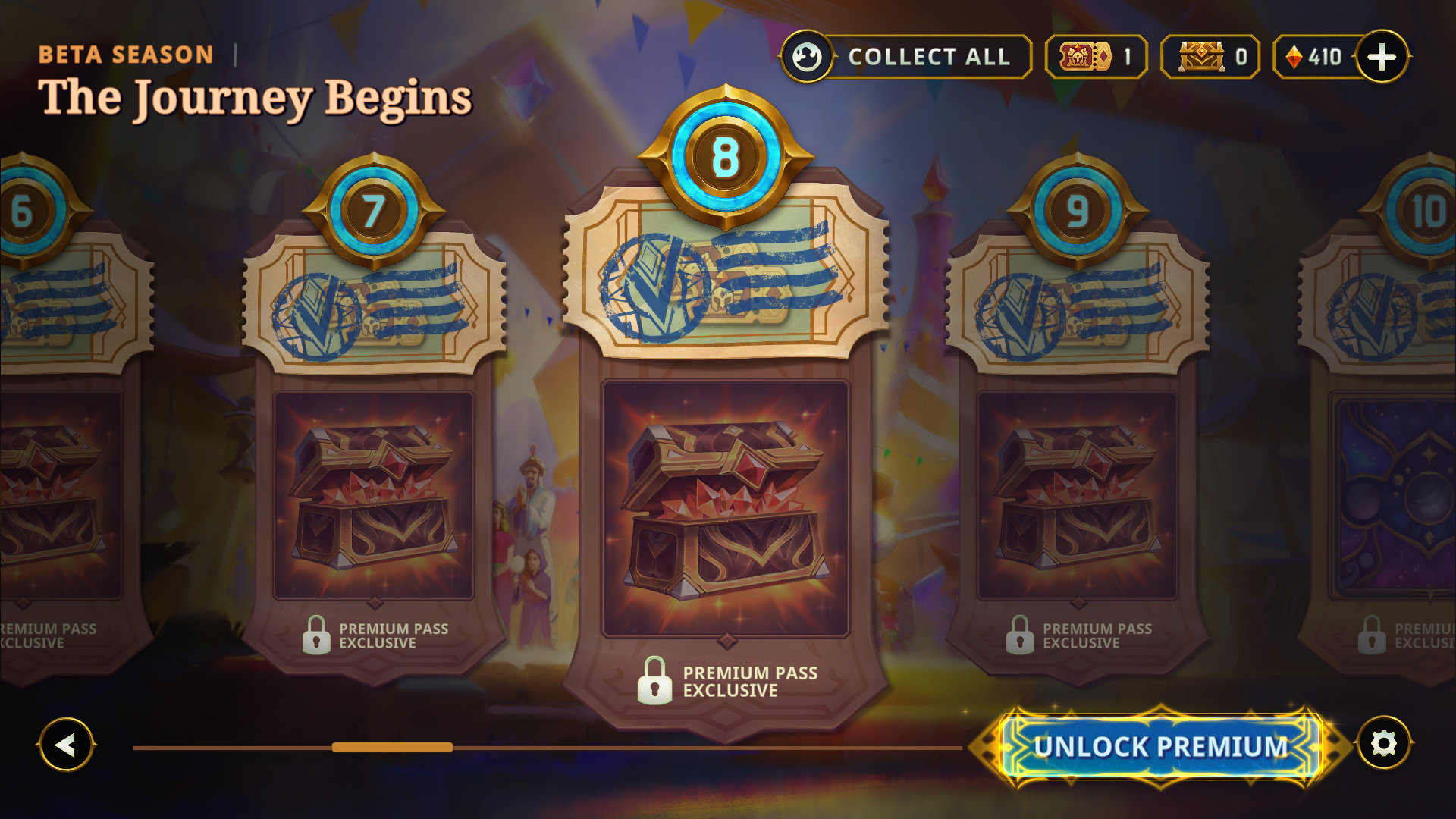Screen dimensions: 1456x819
Task: Add more gems with the plus button
Action: coord(1382,57)
